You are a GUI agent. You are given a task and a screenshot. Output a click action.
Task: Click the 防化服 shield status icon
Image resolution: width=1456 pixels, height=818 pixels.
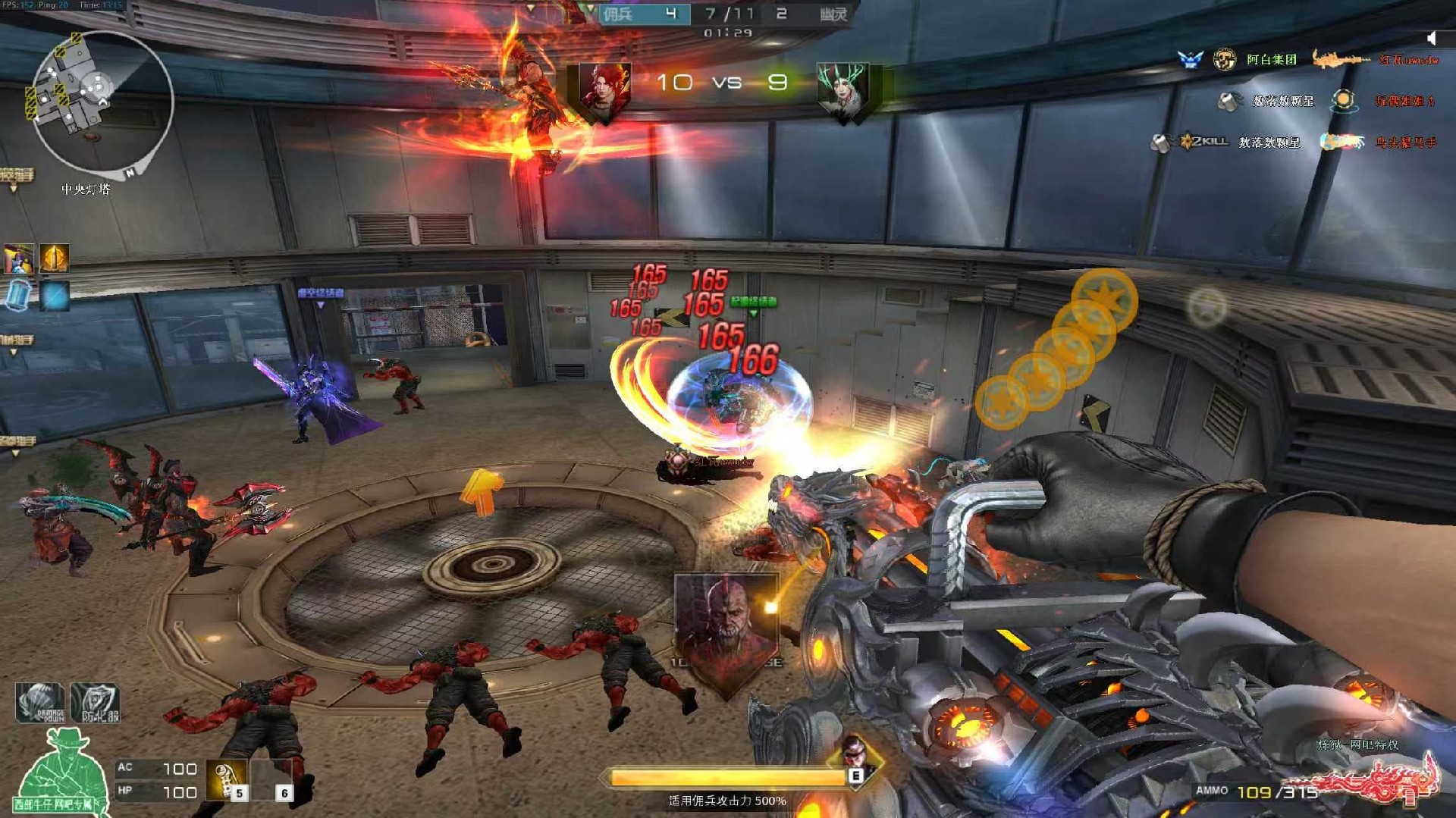click(96, 704)
